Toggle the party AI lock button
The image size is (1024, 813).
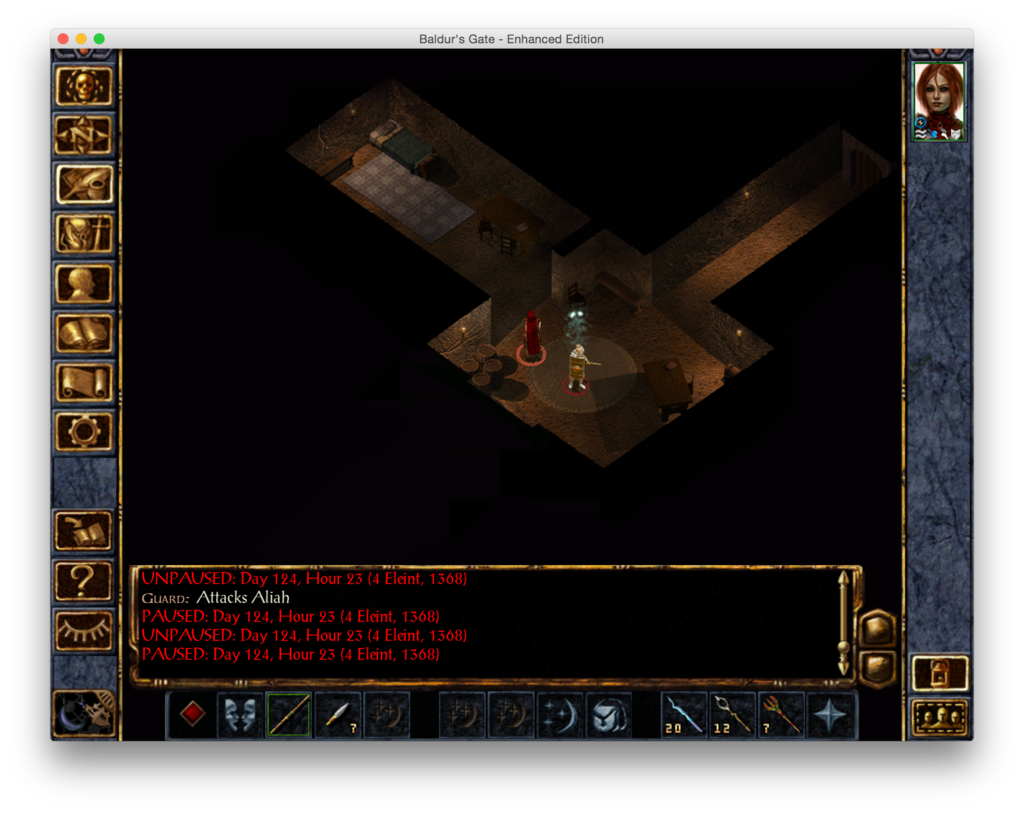[x=939, y=673]
